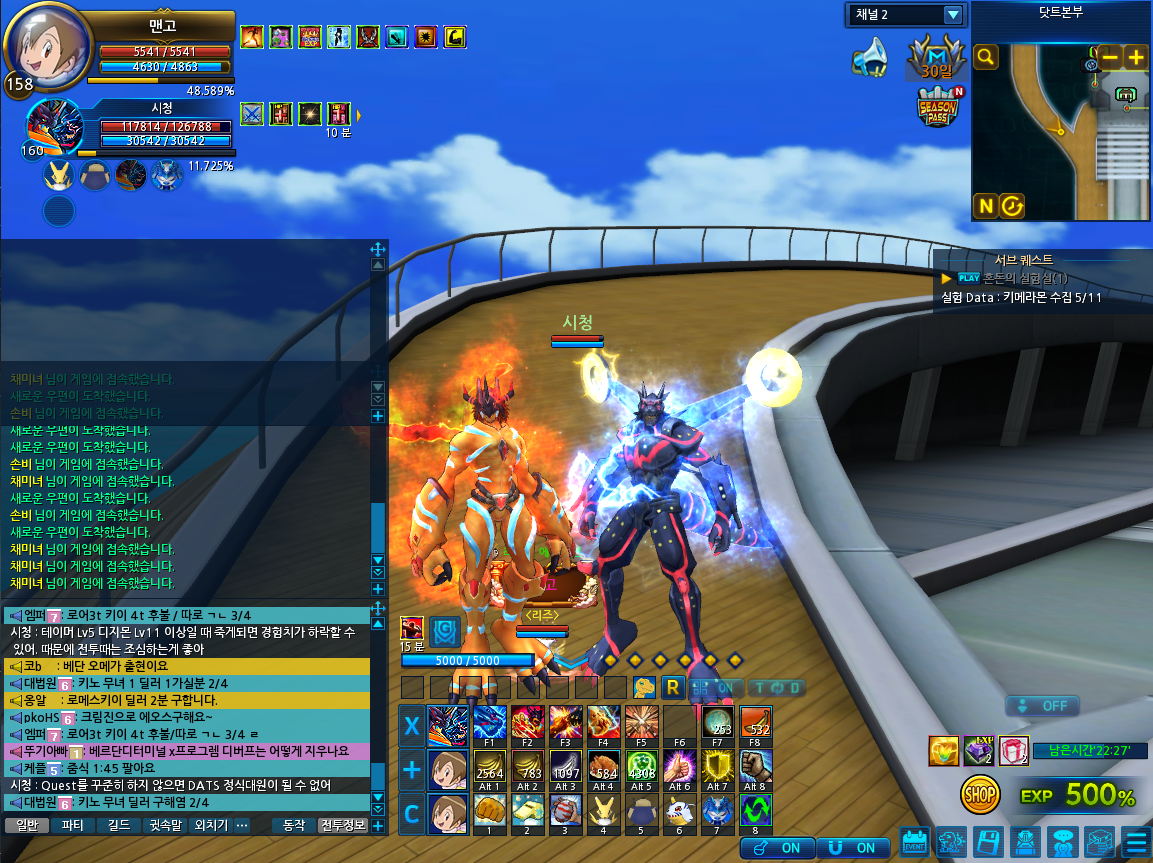The image size is (1153, 863).
Task: Open the three-line main menu button
Action: pos(1136,842)
